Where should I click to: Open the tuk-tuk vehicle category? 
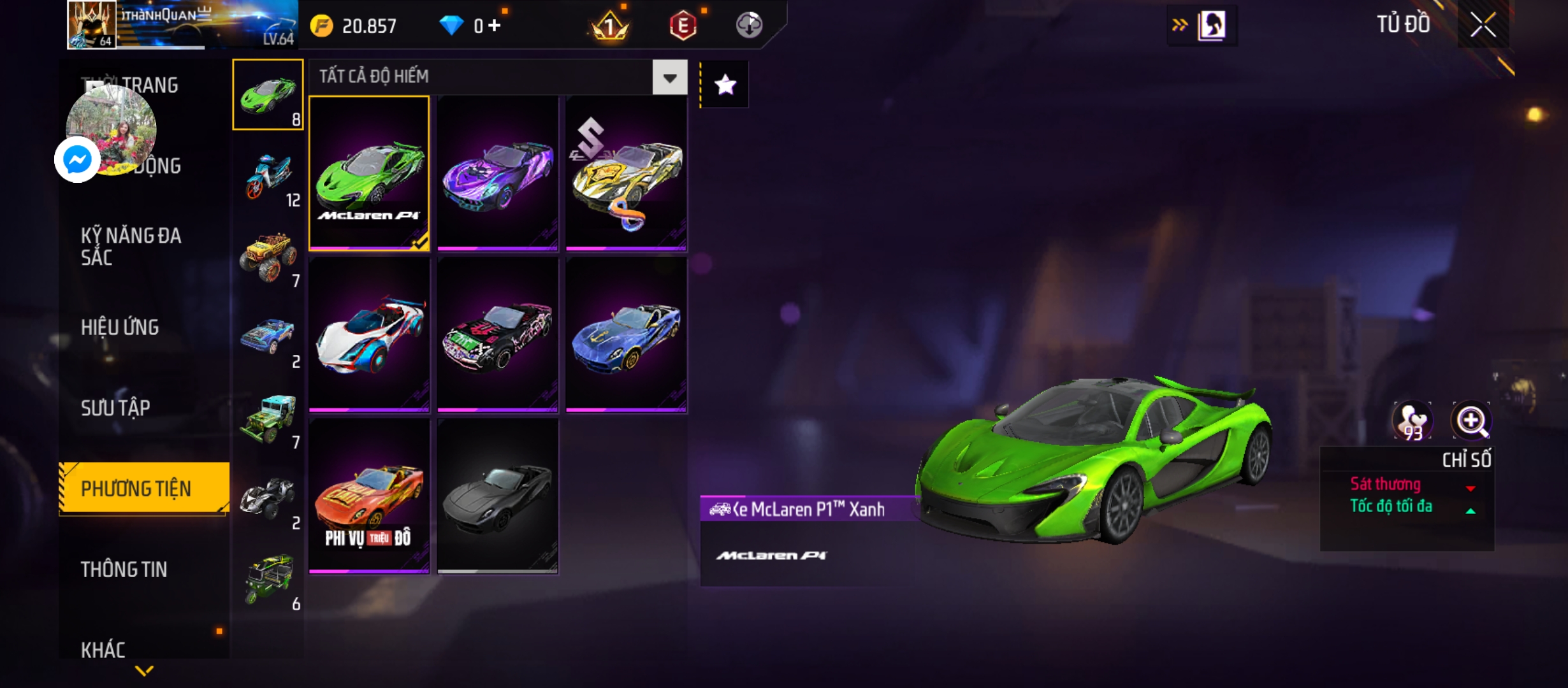tap(268, 580)
